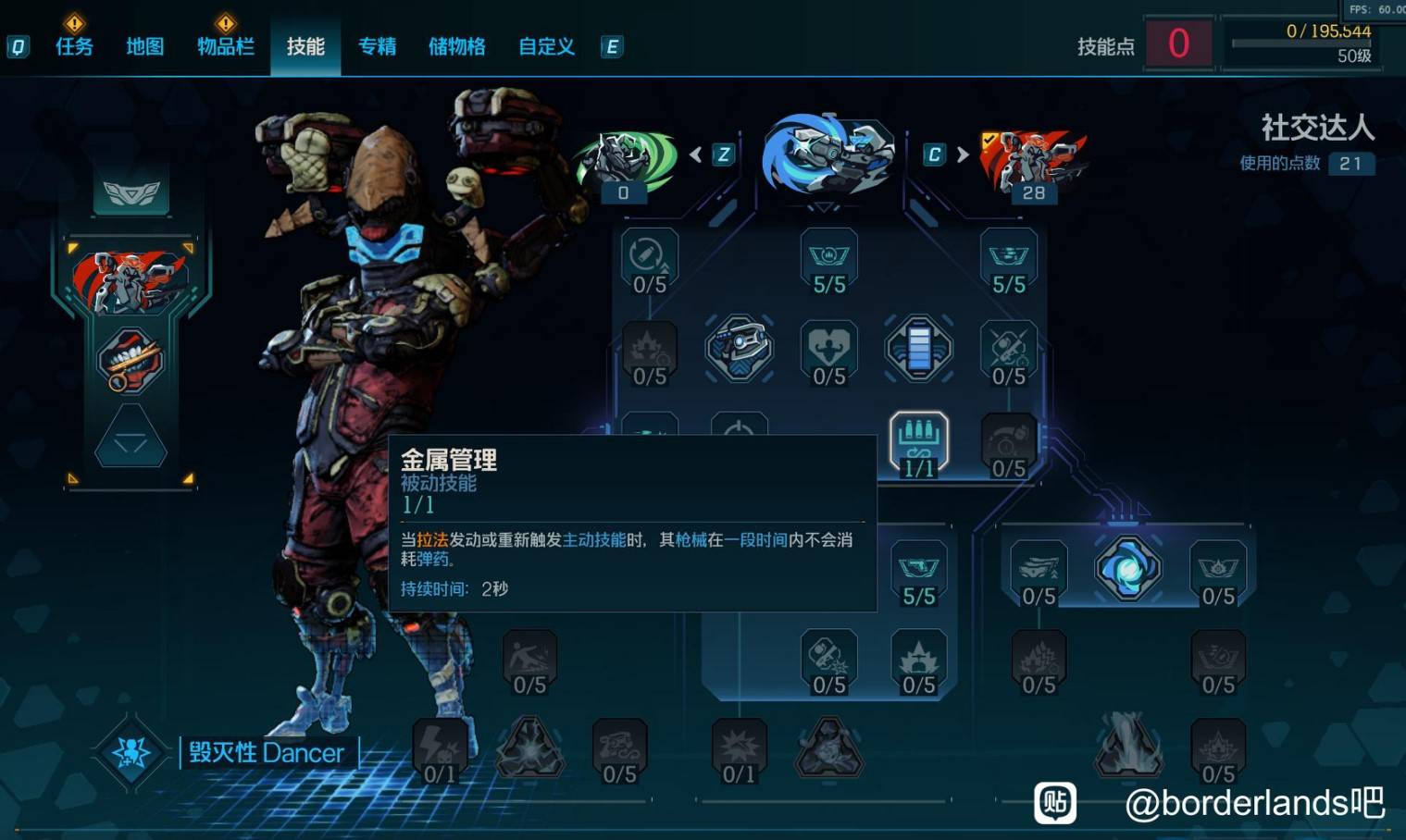Open the equipped red action skill slot
This screenshot has width=1406, height=840.
tap(131, 280)
